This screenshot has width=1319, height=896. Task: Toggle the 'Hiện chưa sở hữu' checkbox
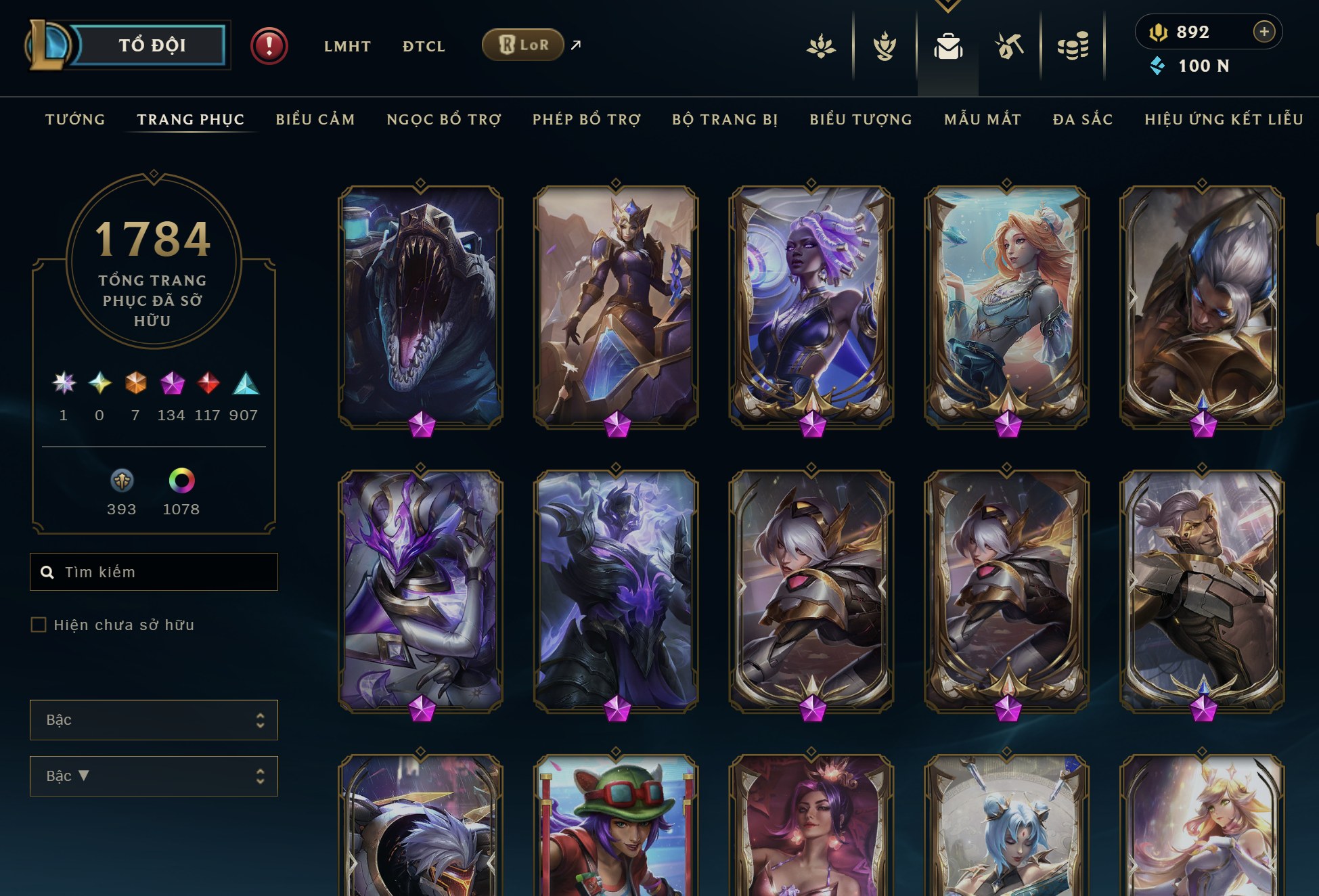tap(37, 625)
